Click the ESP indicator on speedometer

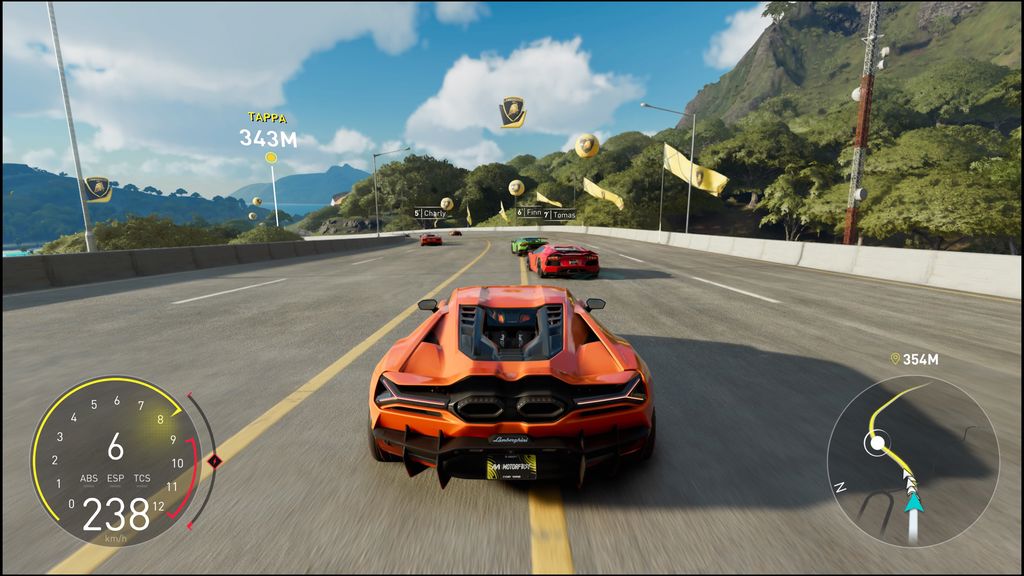116,479
